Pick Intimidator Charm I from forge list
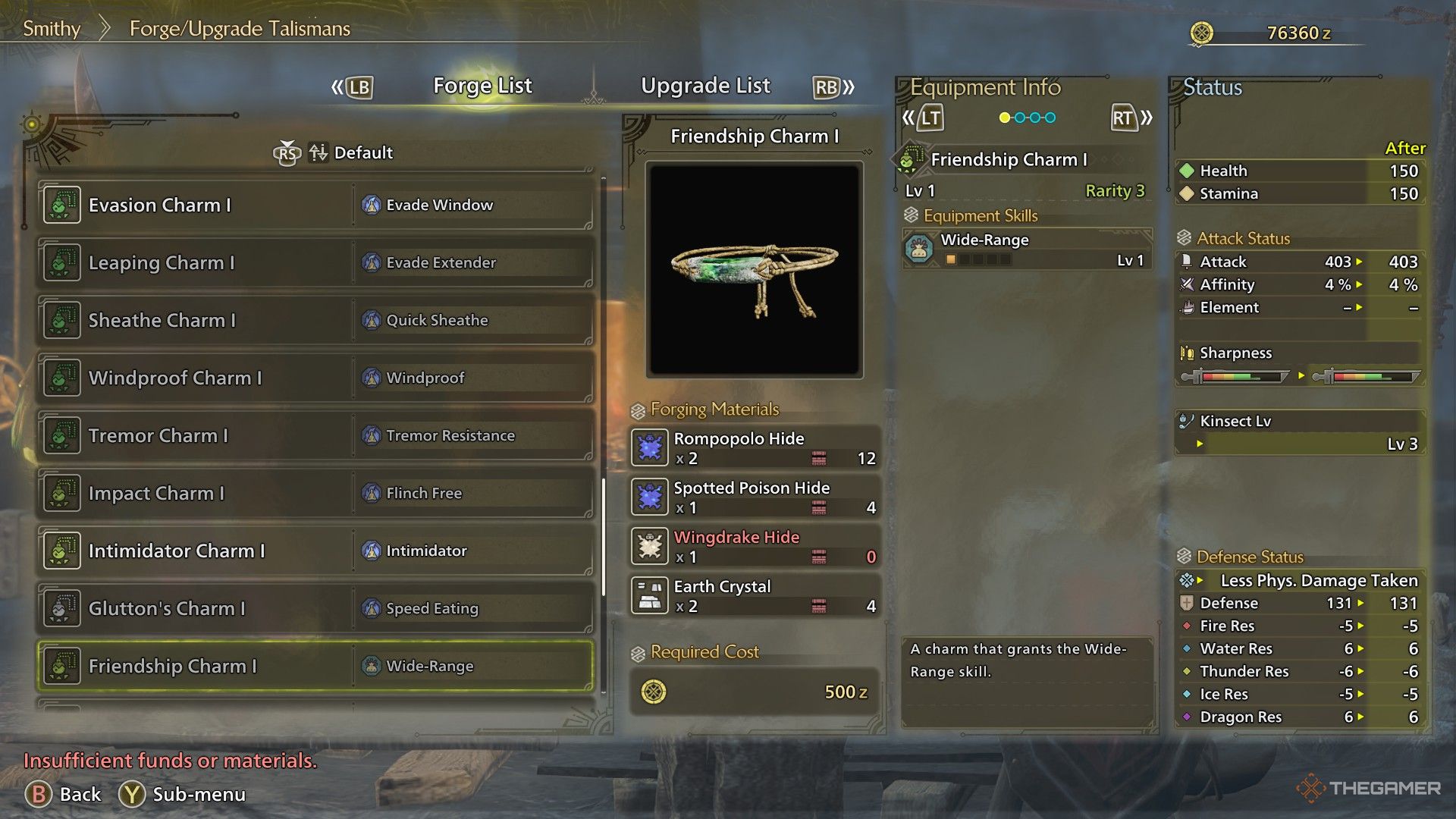The width and height of the screenshot is (1456, 819). 315,551
